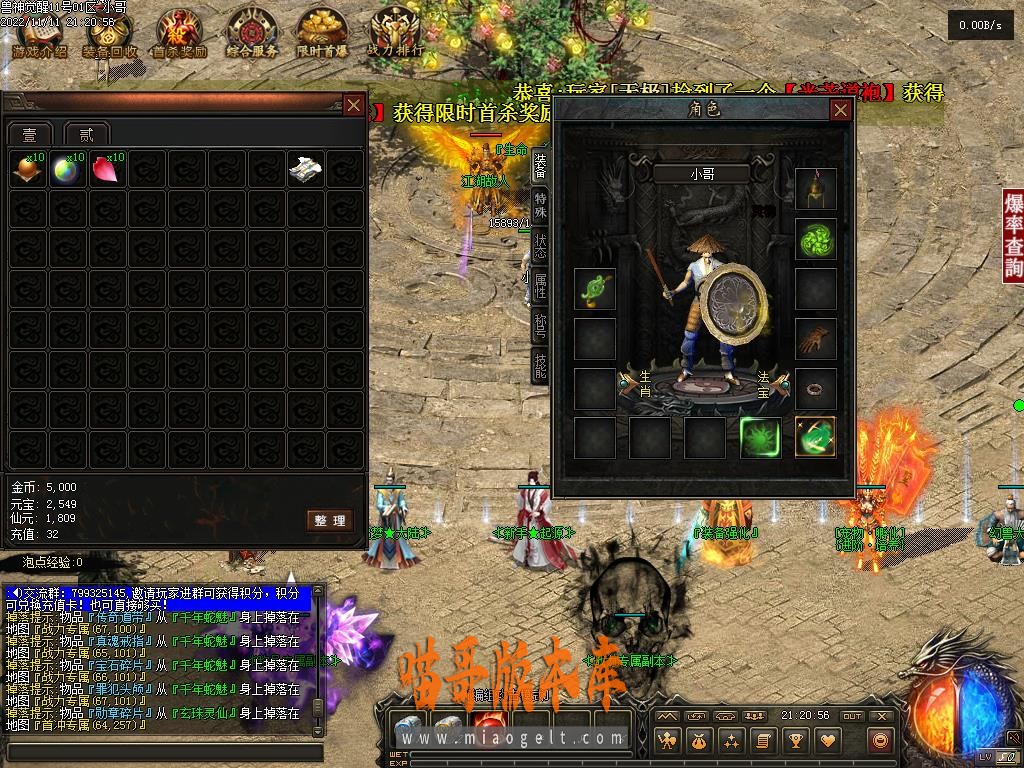The height and width of the screenshot is (768, 1024).
Task: Click the 整理 sort button
Action: click(329, 520)
